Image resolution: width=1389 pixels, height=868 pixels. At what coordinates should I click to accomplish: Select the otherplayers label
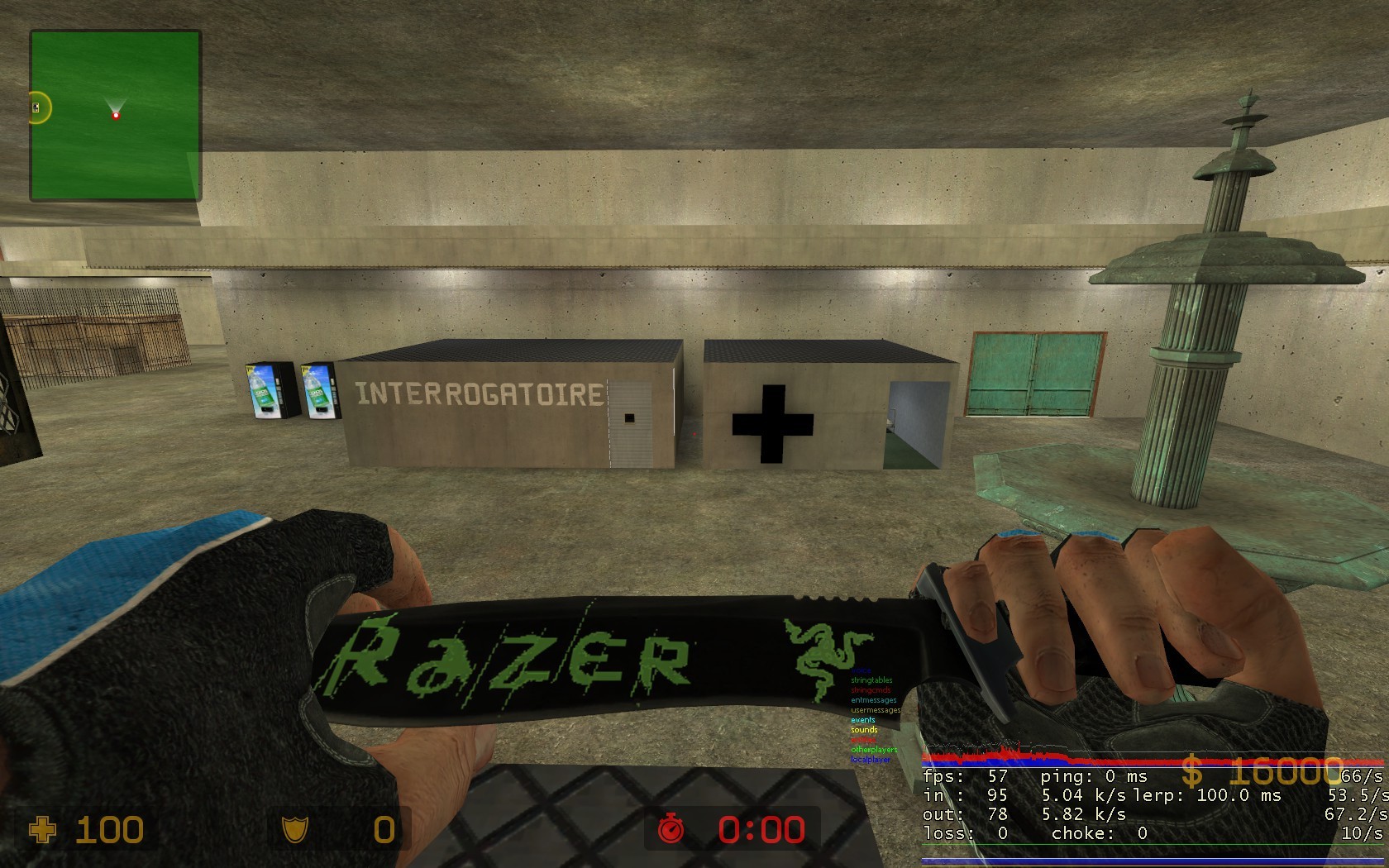tap(873, 750)
